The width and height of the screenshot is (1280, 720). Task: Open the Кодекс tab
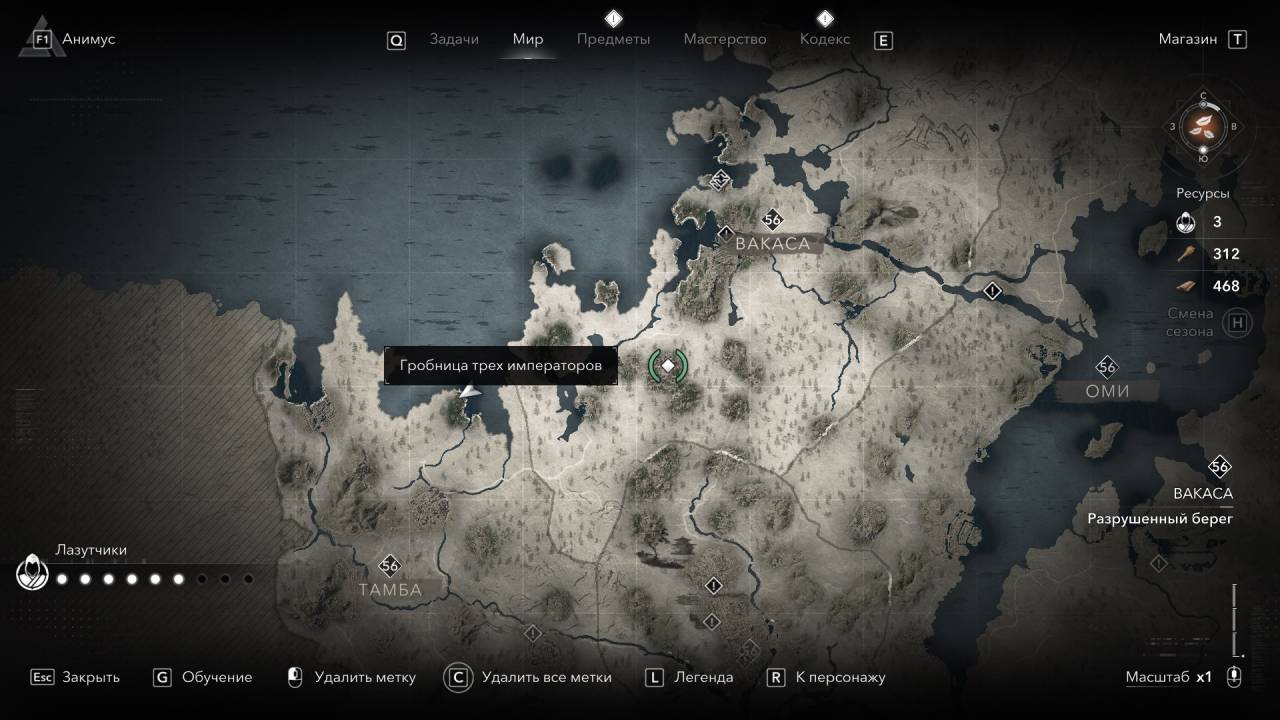coord(825,39)
